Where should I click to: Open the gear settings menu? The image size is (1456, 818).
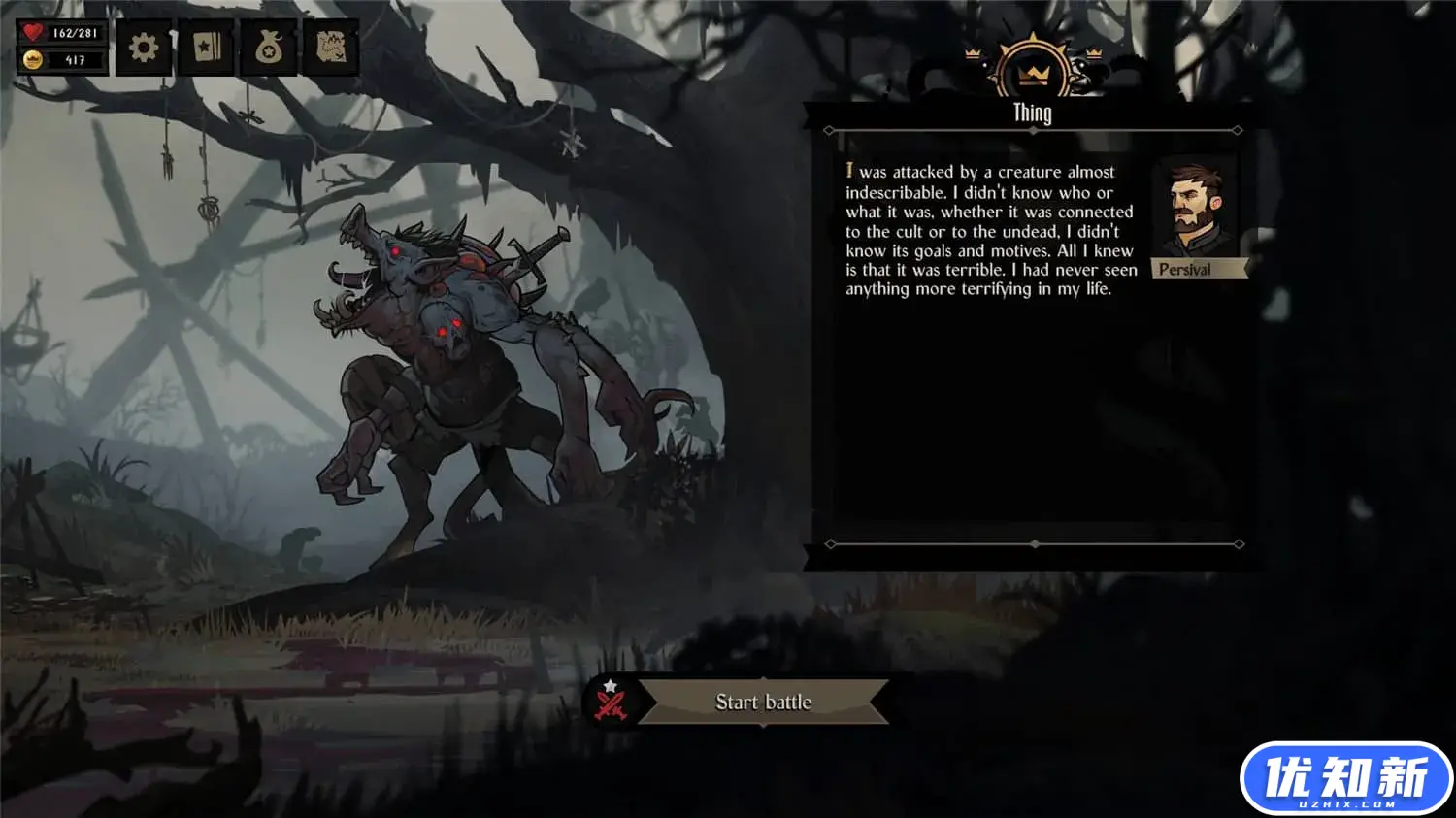pos(144,48)
